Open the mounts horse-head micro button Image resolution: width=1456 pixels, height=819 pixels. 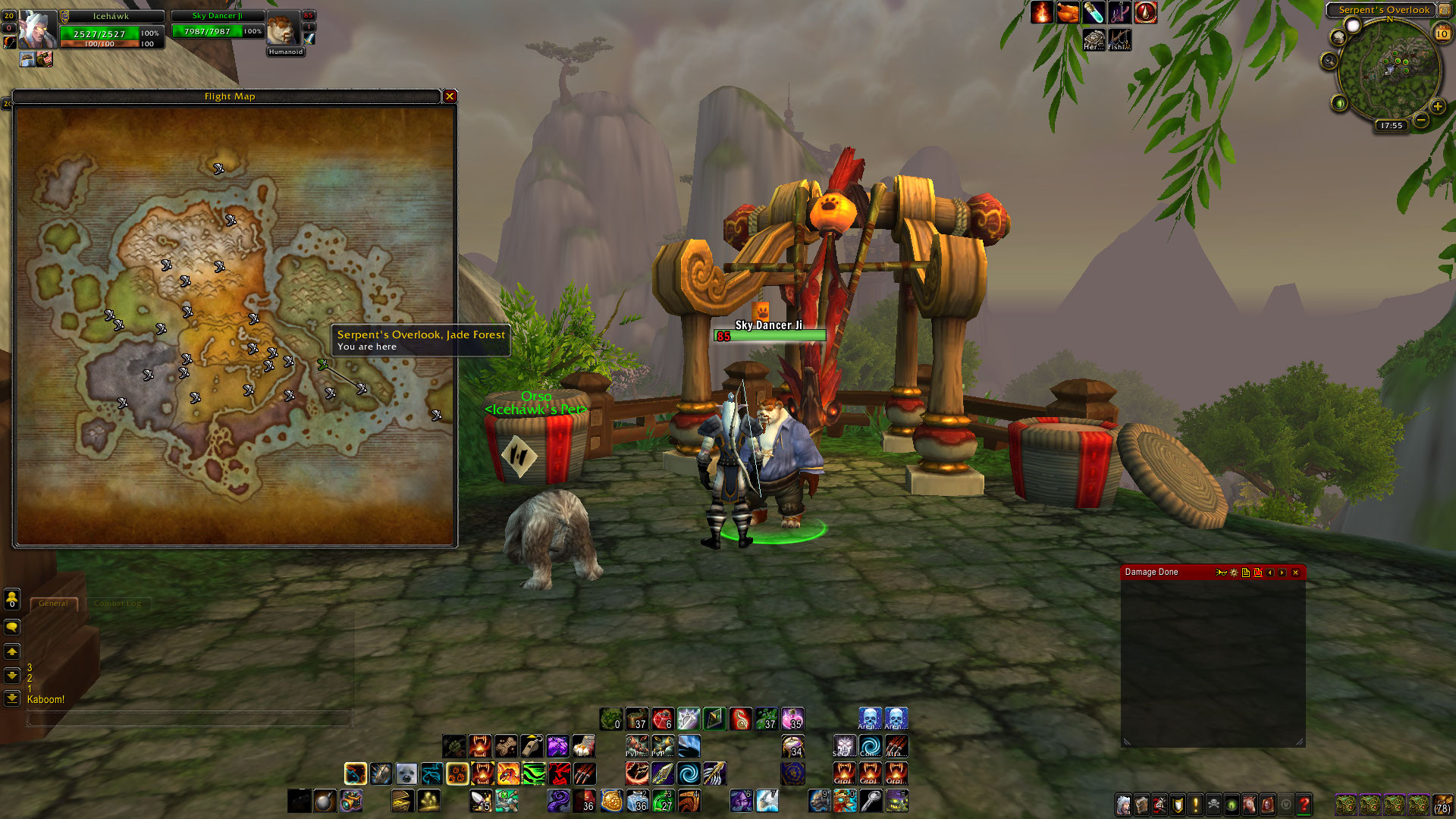pyautogui.click(x=1249, y=804)
